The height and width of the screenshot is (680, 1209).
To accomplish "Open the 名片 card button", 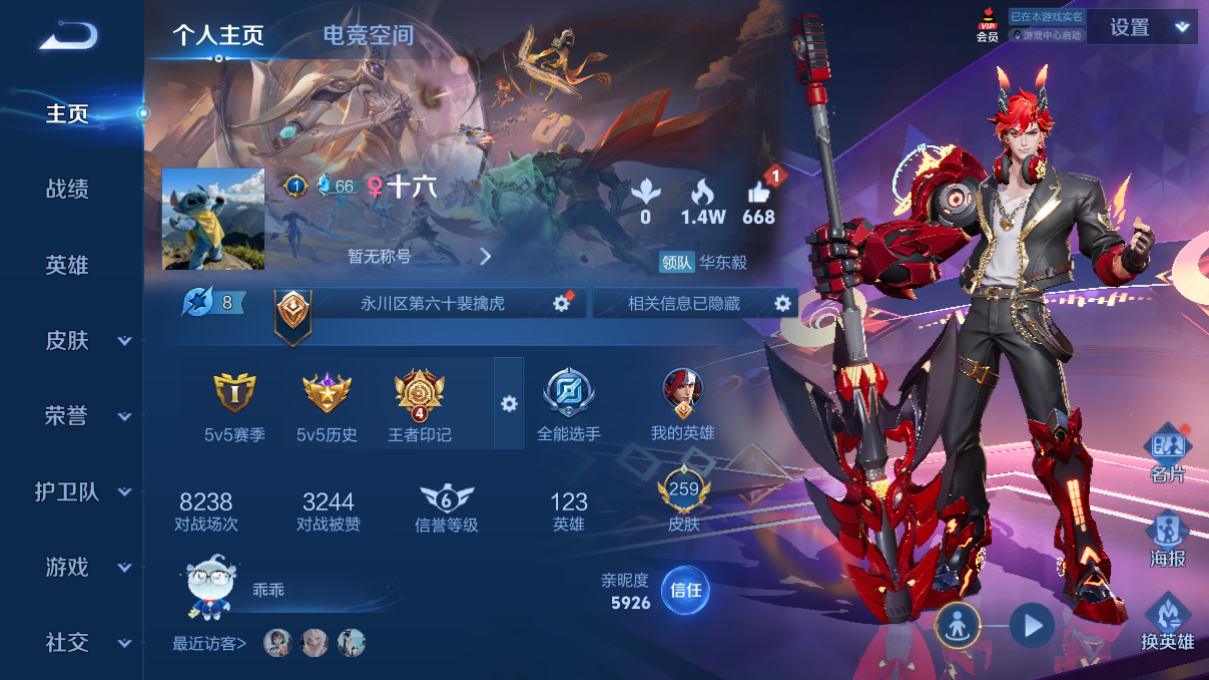I will (1167, 455).
